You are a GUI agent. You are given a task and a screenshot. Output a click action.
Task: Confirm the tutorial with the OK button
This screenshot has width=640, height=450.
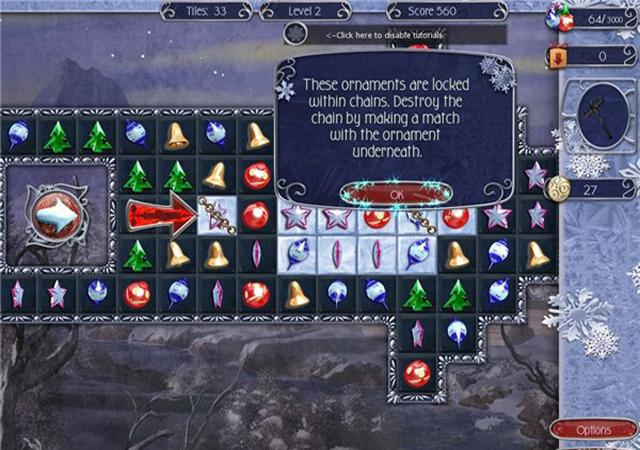click(x=396, y=192)
